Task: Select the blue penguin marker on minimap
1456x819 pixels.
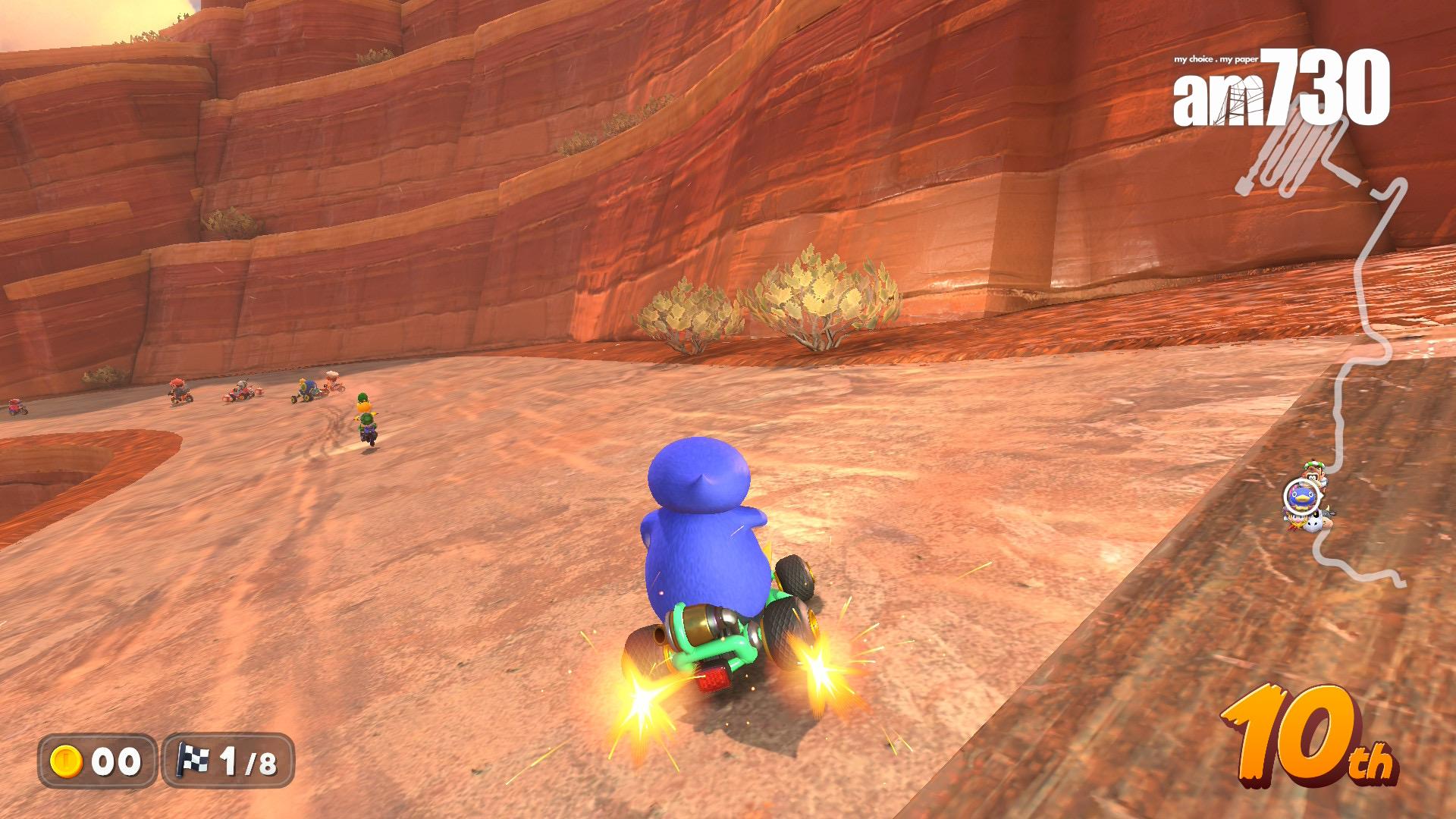Action: (1301, 497)
